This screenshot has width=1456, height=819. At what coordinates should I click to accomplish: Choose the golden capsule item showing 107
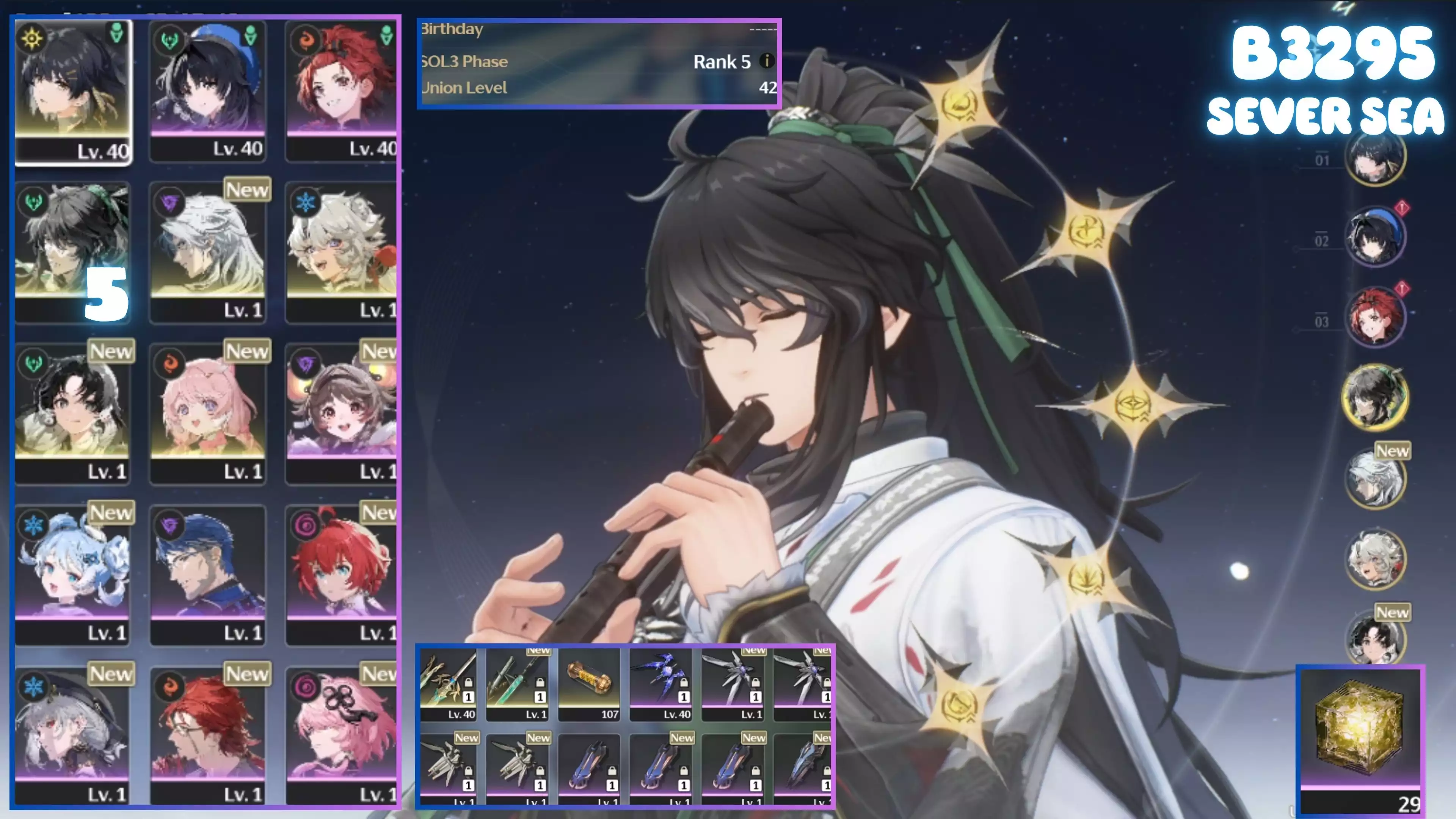tap(589, 684)
